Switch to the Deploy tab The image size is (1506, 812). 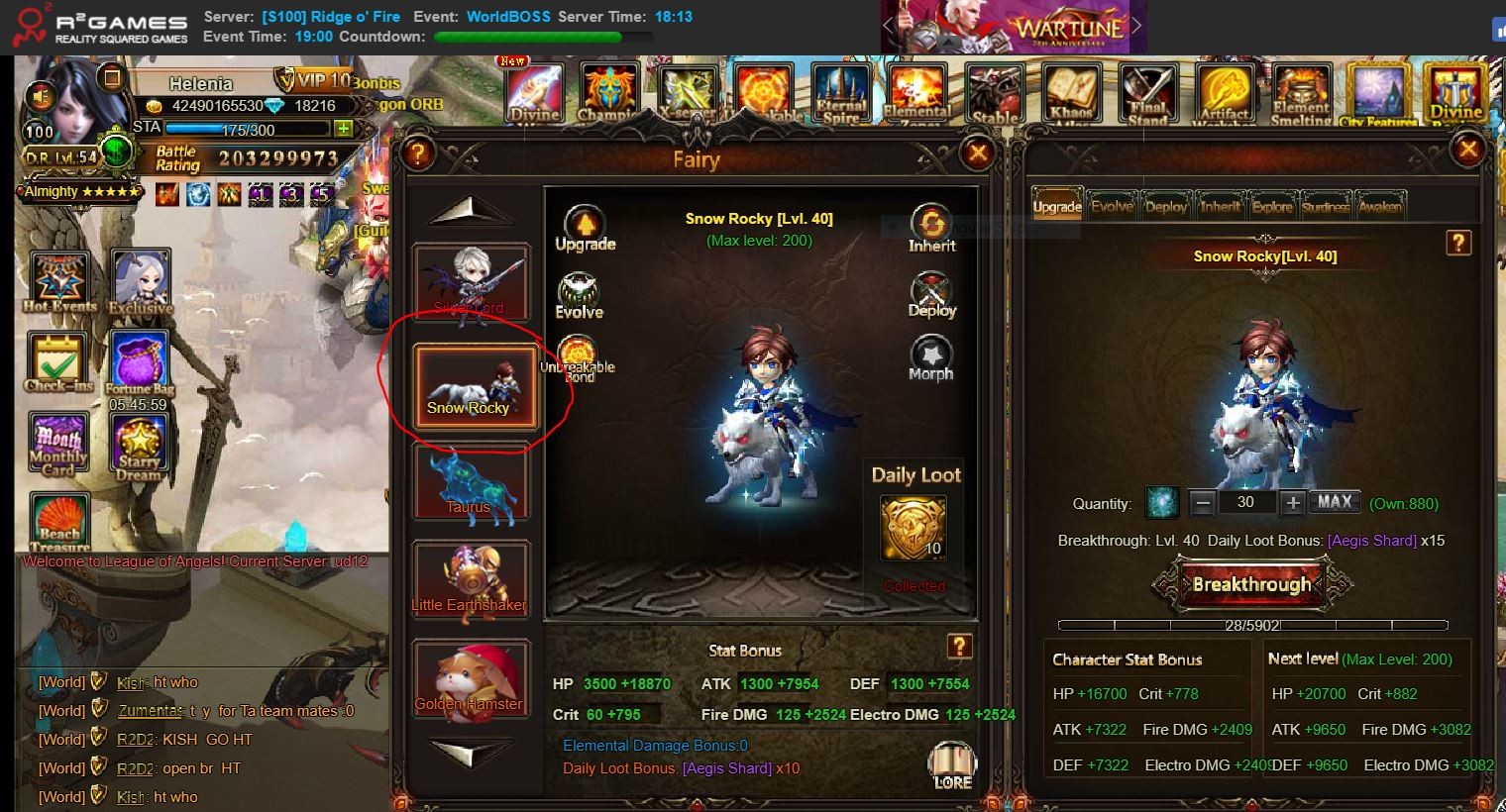pyautogui.click(x=1166, y=206)
